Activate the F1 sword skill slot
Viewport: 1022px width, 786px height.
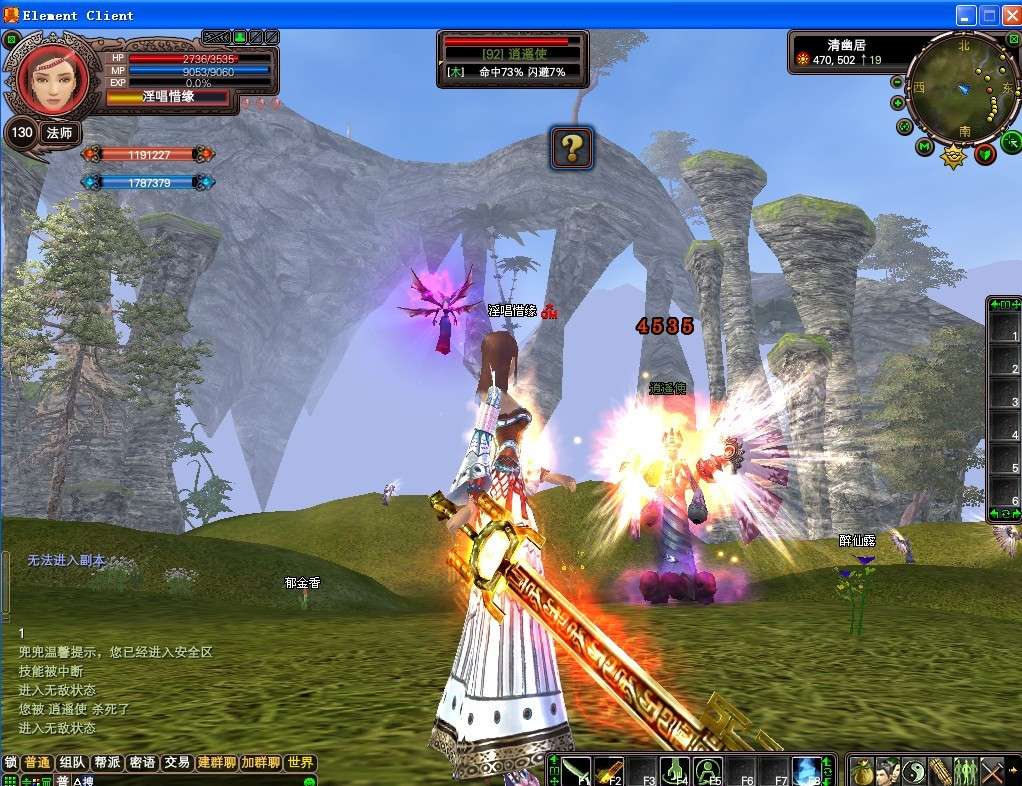point(575,771)
